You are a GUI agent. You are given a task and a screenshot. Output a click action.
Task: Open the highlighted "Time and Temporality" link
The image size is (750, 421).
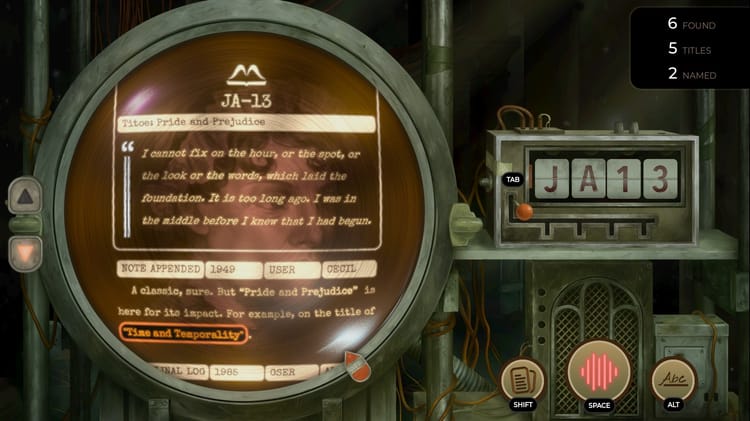coord(183,334)
